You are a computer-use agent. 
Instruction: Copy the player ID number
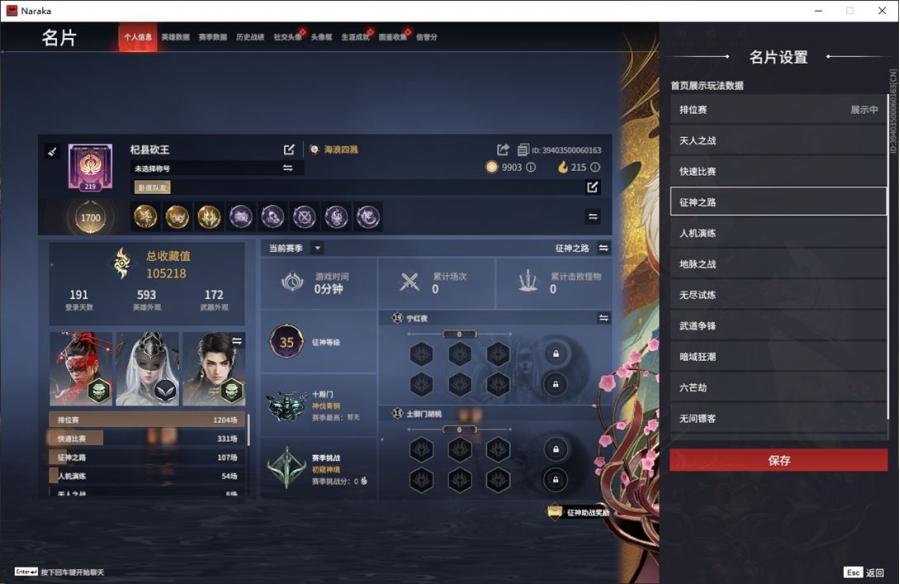coord(523,150)
